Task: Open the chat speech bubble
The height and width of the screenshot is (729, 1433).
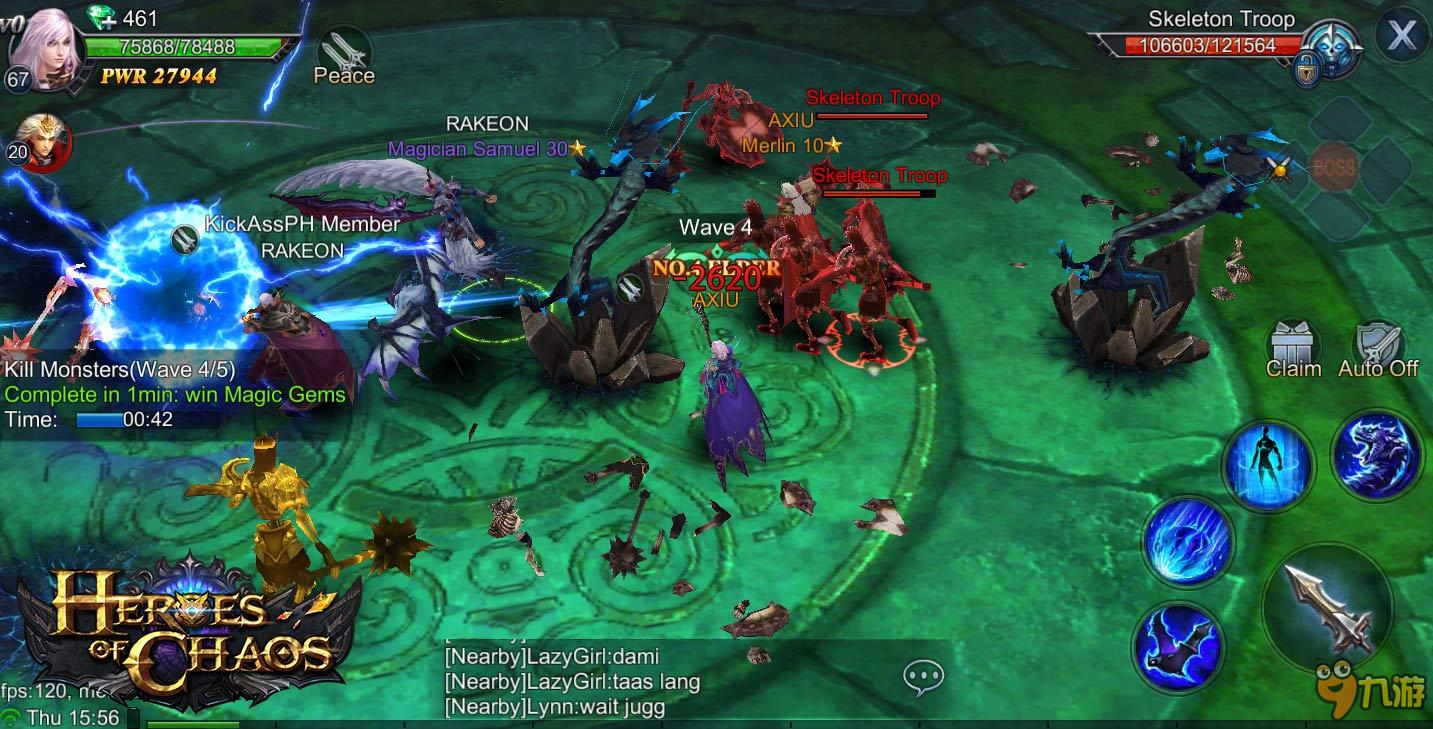Action: [923, 677]
